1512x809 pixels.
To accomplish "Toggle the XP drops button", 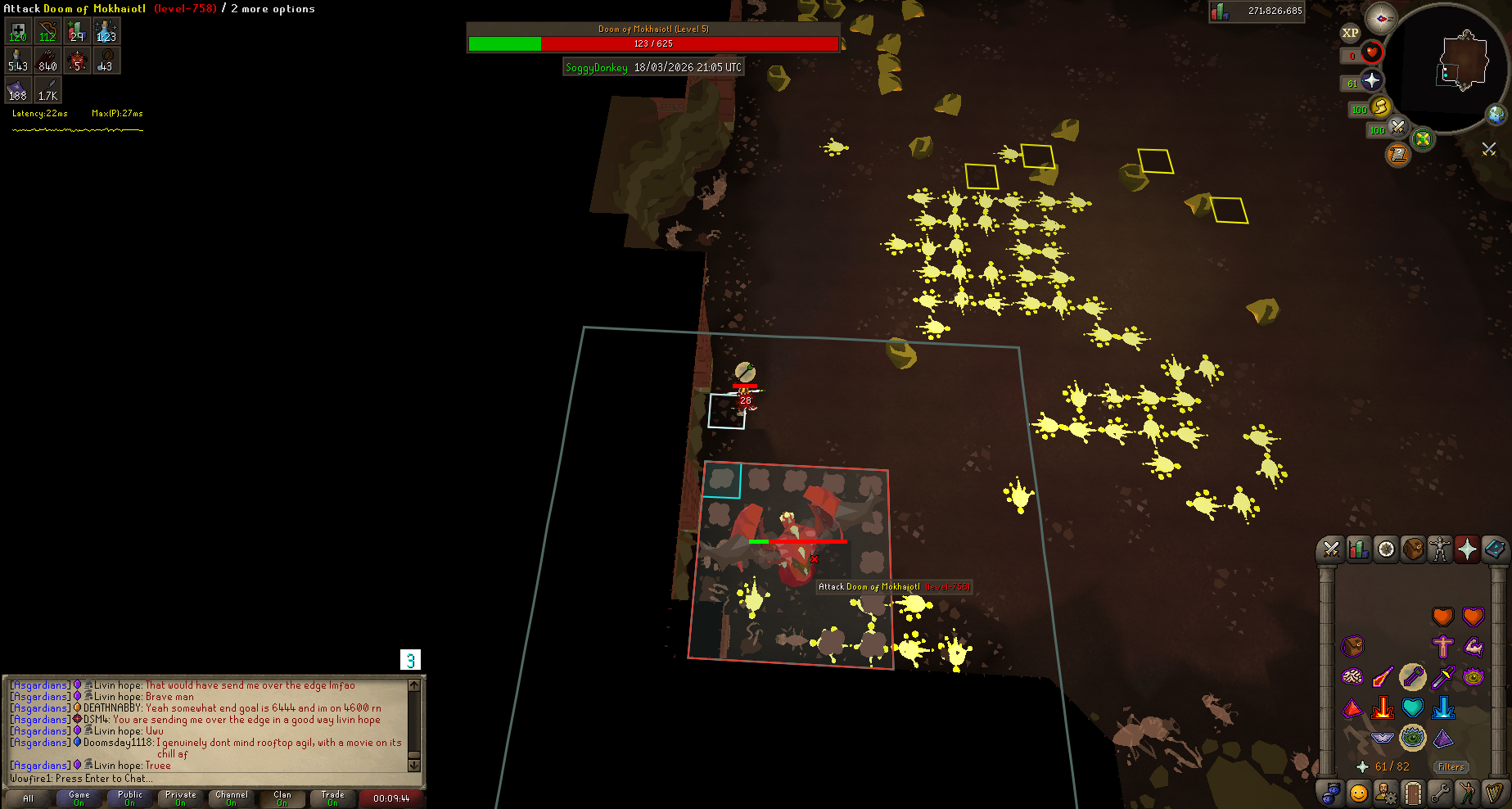I will (x=1350, y=34).
